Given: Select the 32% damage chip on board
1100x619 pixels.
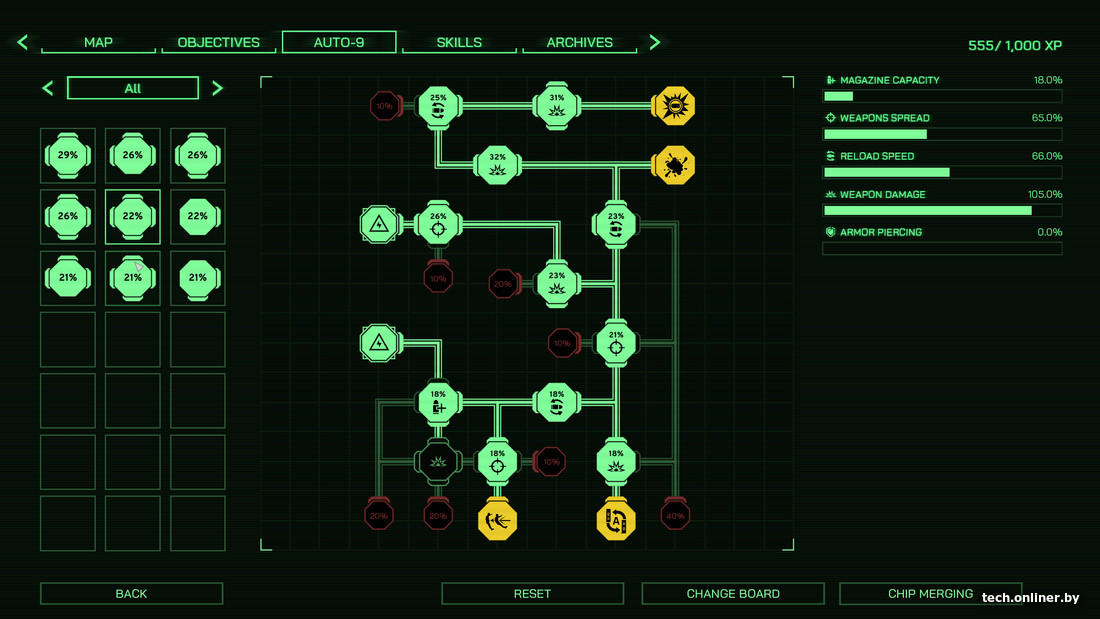Looking at the screenshot, I should click(x=497, y=165).
